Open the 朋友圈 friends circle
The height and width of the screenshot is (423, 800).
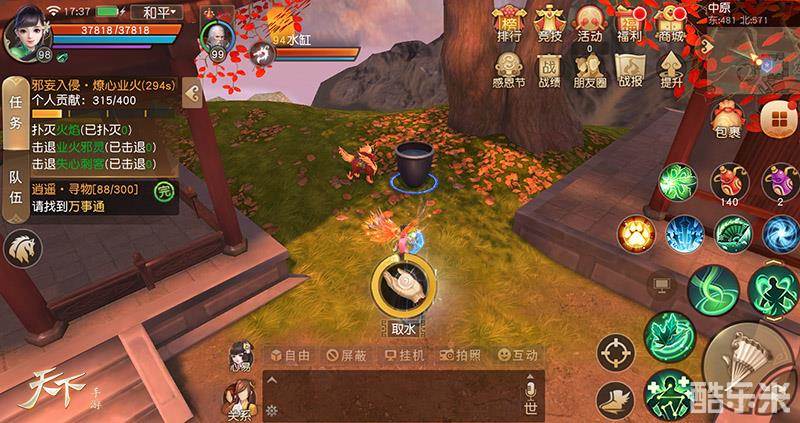(x=589, y=68)
